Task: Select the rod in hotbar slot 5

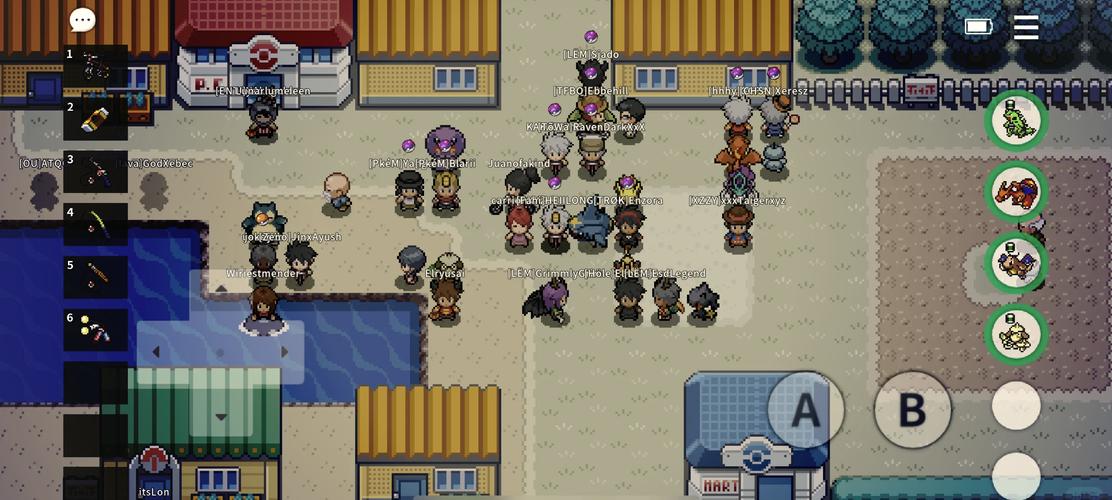Action: (96, 277)
